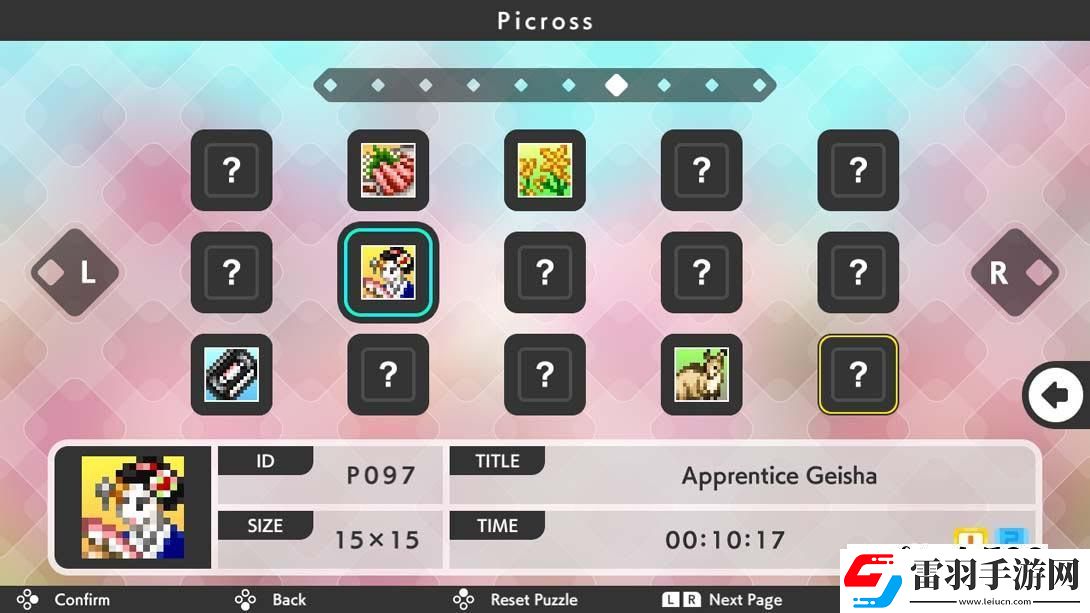This screenshot has height=613, width=1090.
Task: Go to previous page with L diamond
Action: coord(75,272)
